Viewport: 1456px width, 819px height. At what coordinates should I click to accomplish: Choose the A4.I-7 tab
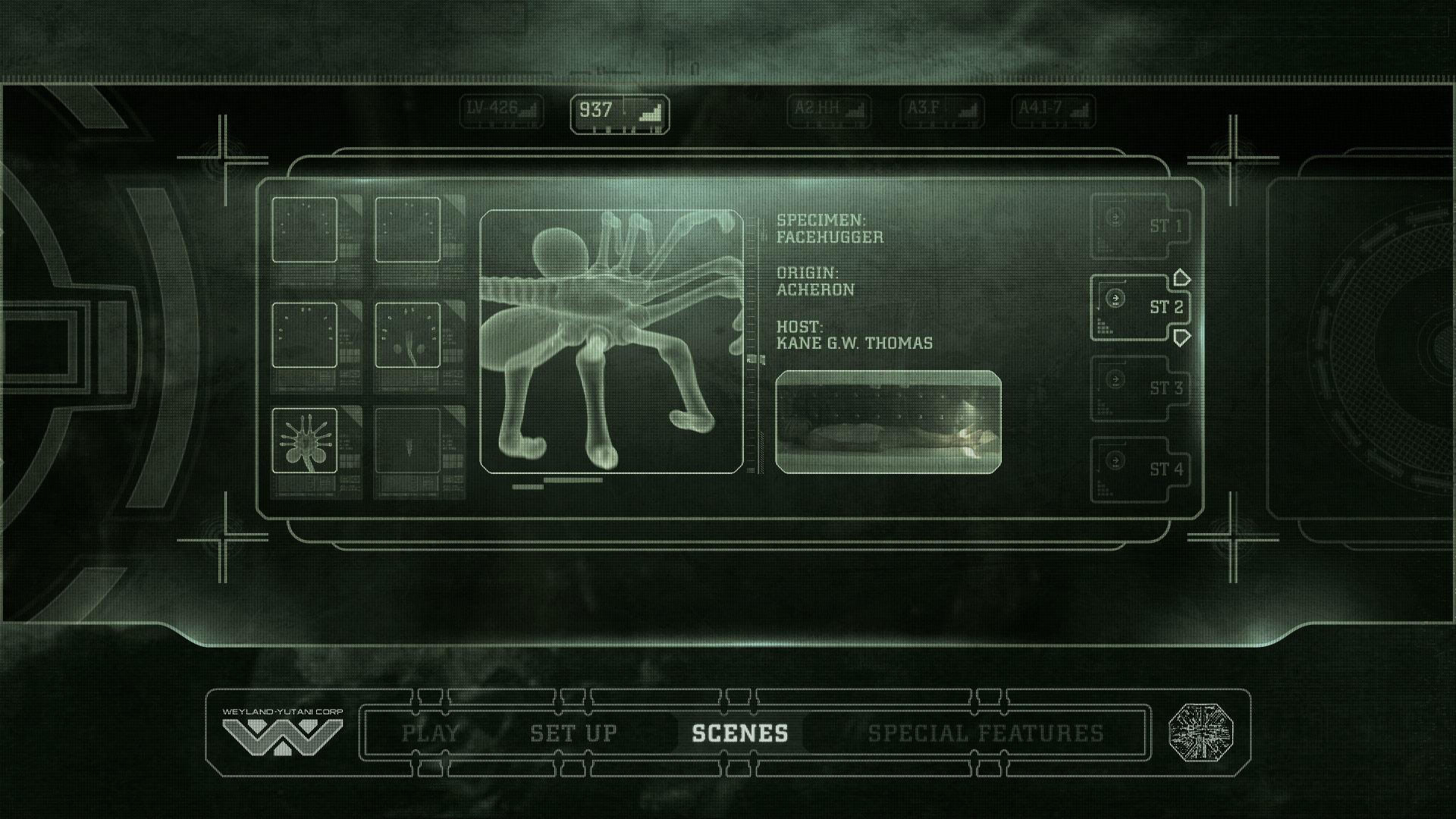click(1053, 111)
